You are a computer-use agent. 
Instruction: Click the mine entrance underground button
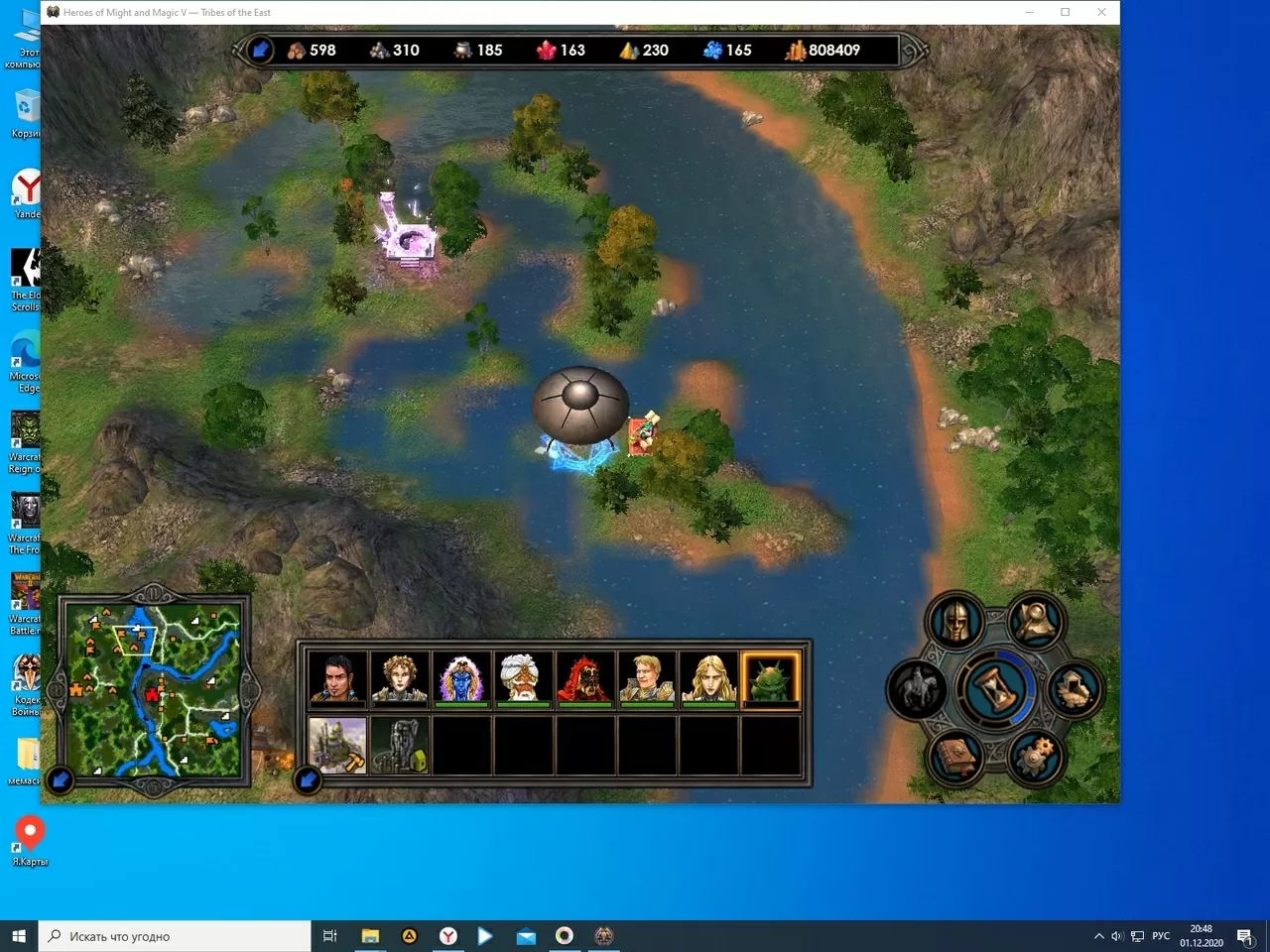(1074, 688)
